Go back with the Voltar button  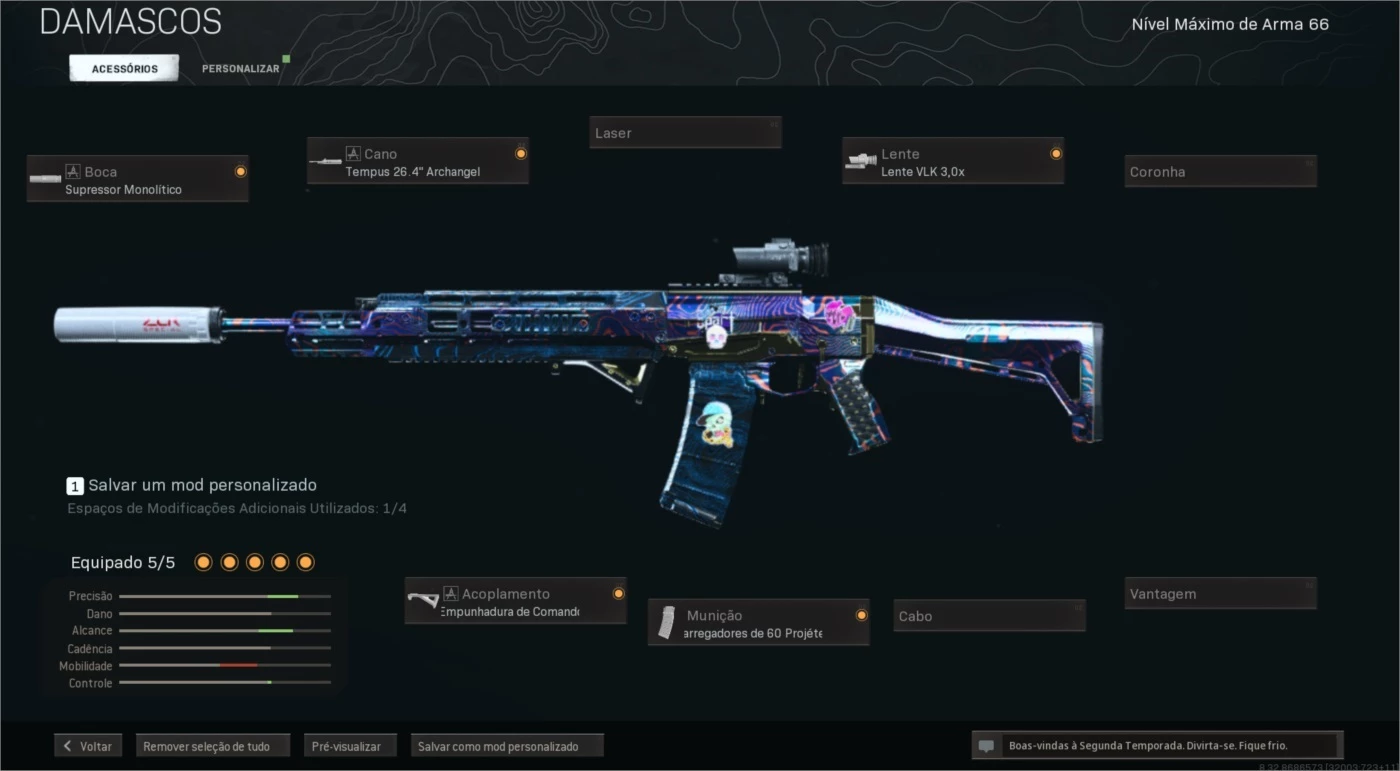click(88, 746)
